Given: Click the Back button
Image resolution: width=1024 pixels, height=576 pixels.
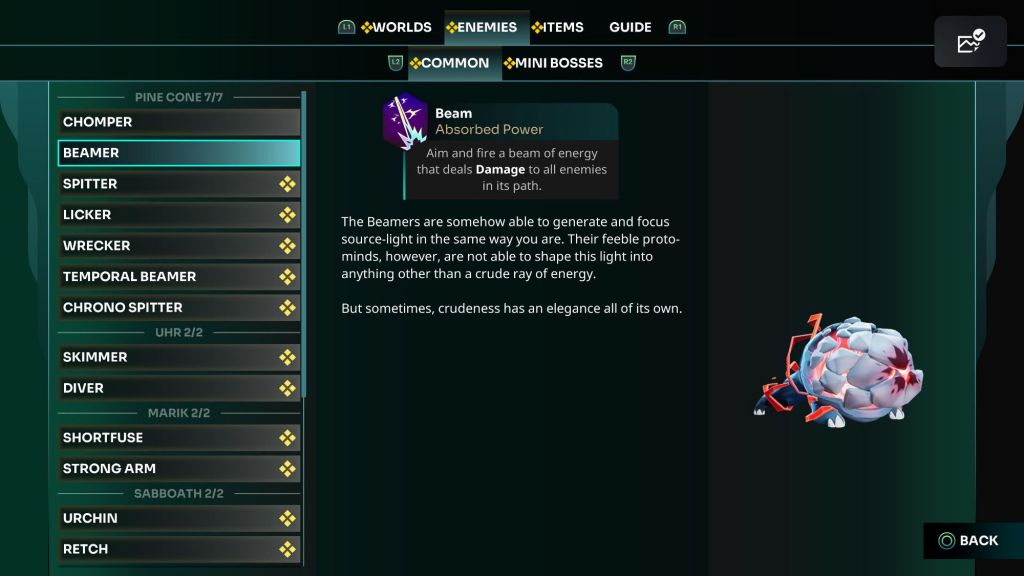Looking at the screenshot, I should click(x=968, y=541).
